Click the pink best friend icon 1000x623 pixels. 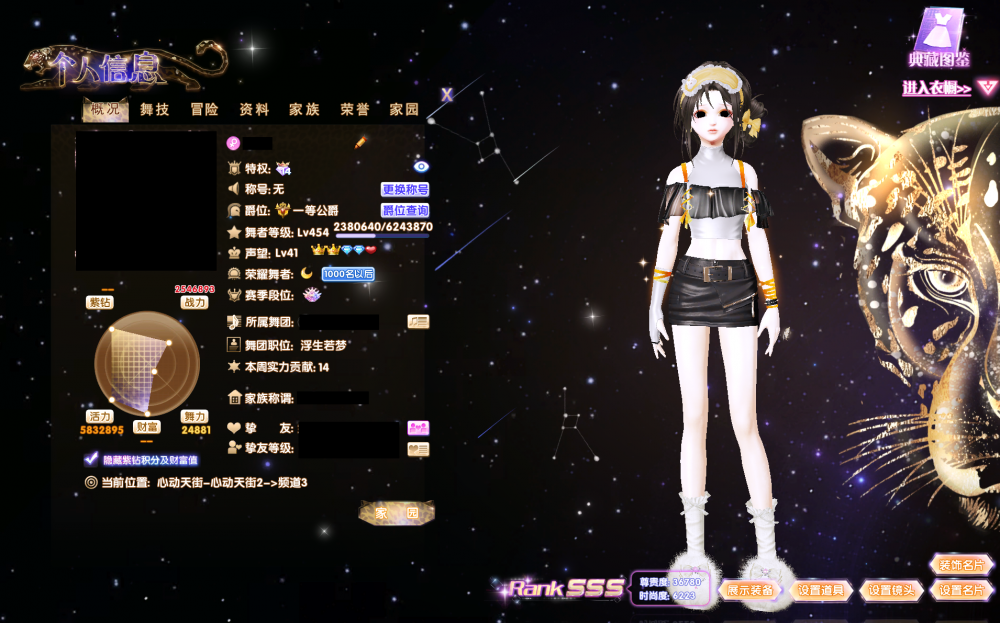point(418,427)
